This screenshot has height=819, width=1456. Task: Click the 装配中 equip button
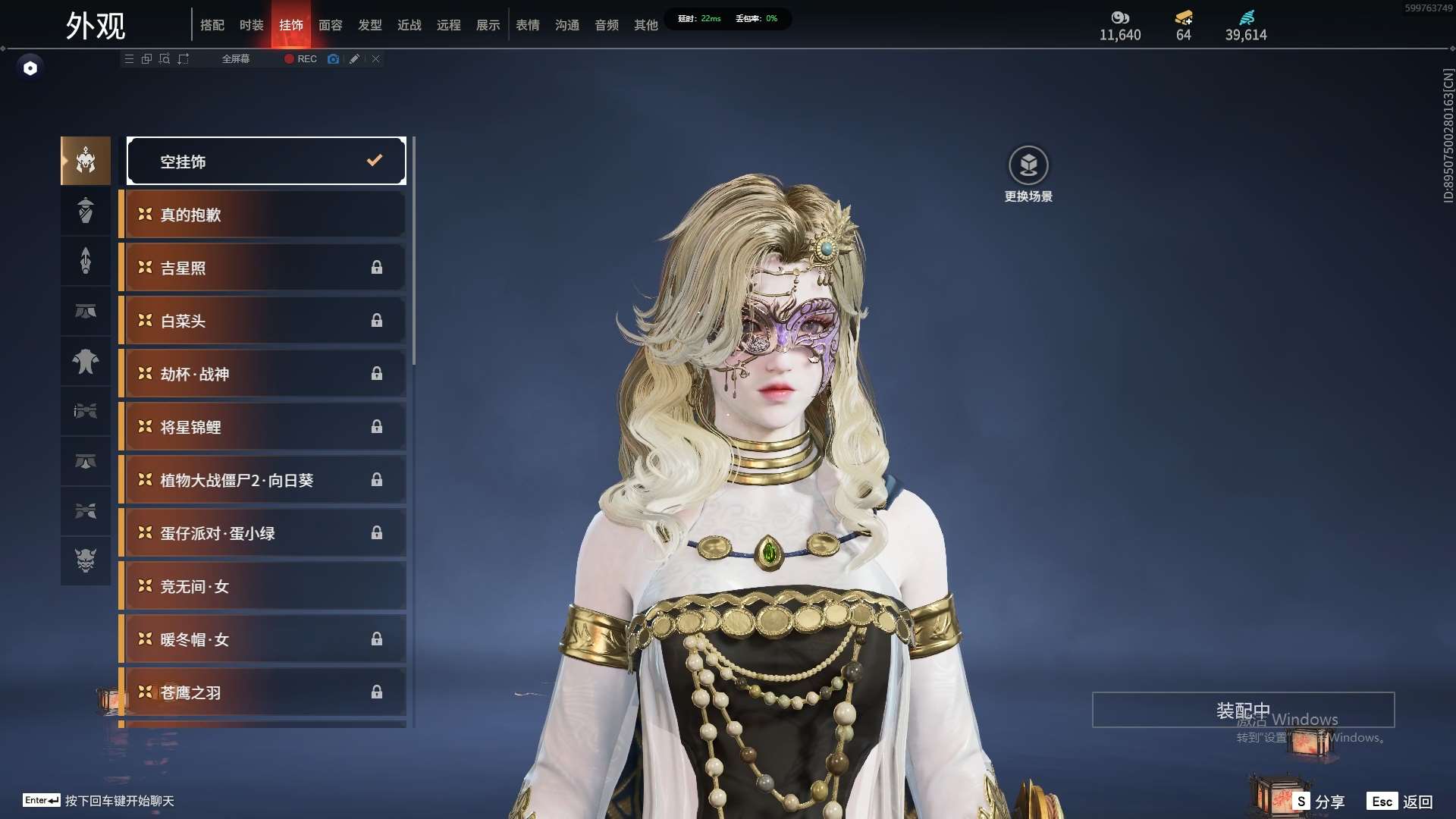[x=1243, y=710]
